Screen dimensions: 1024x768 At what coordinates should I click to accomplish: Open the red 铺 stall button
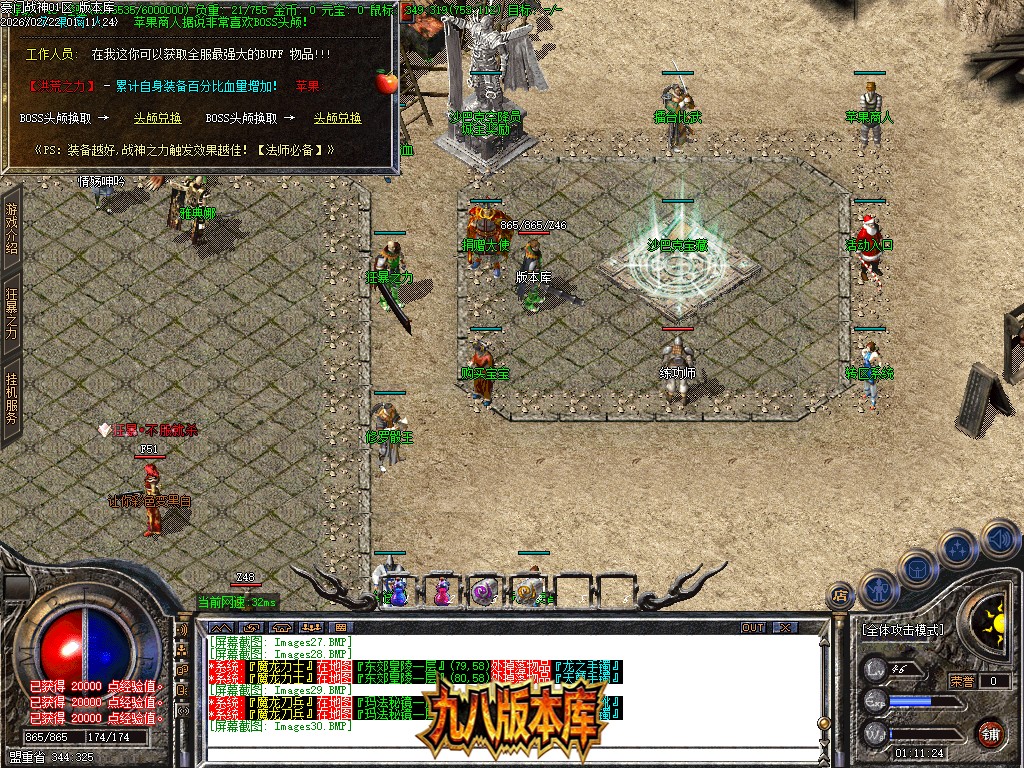[990, 733]
